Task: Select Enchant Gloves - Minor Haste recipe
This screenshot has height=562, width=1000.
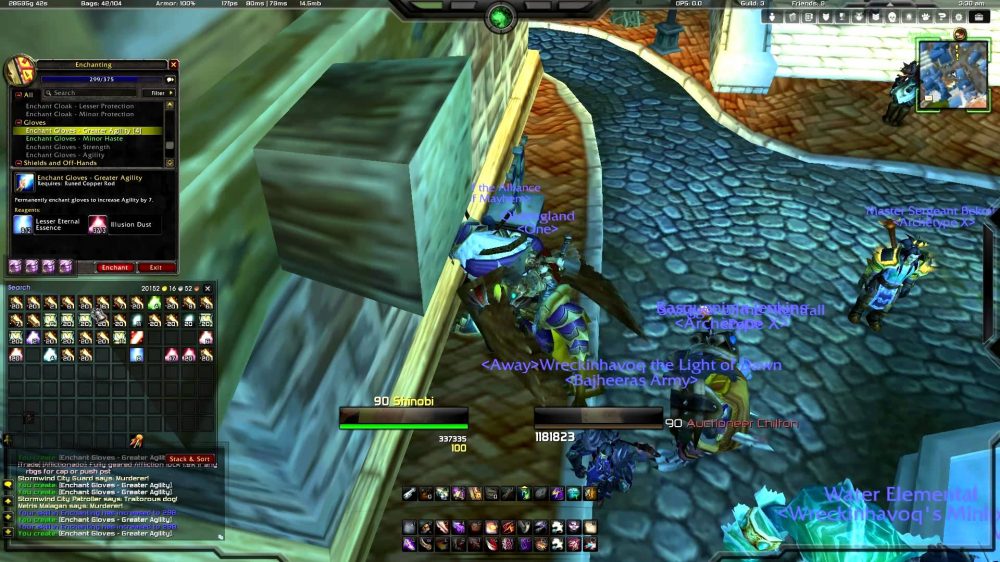Action: coord(74,139)
